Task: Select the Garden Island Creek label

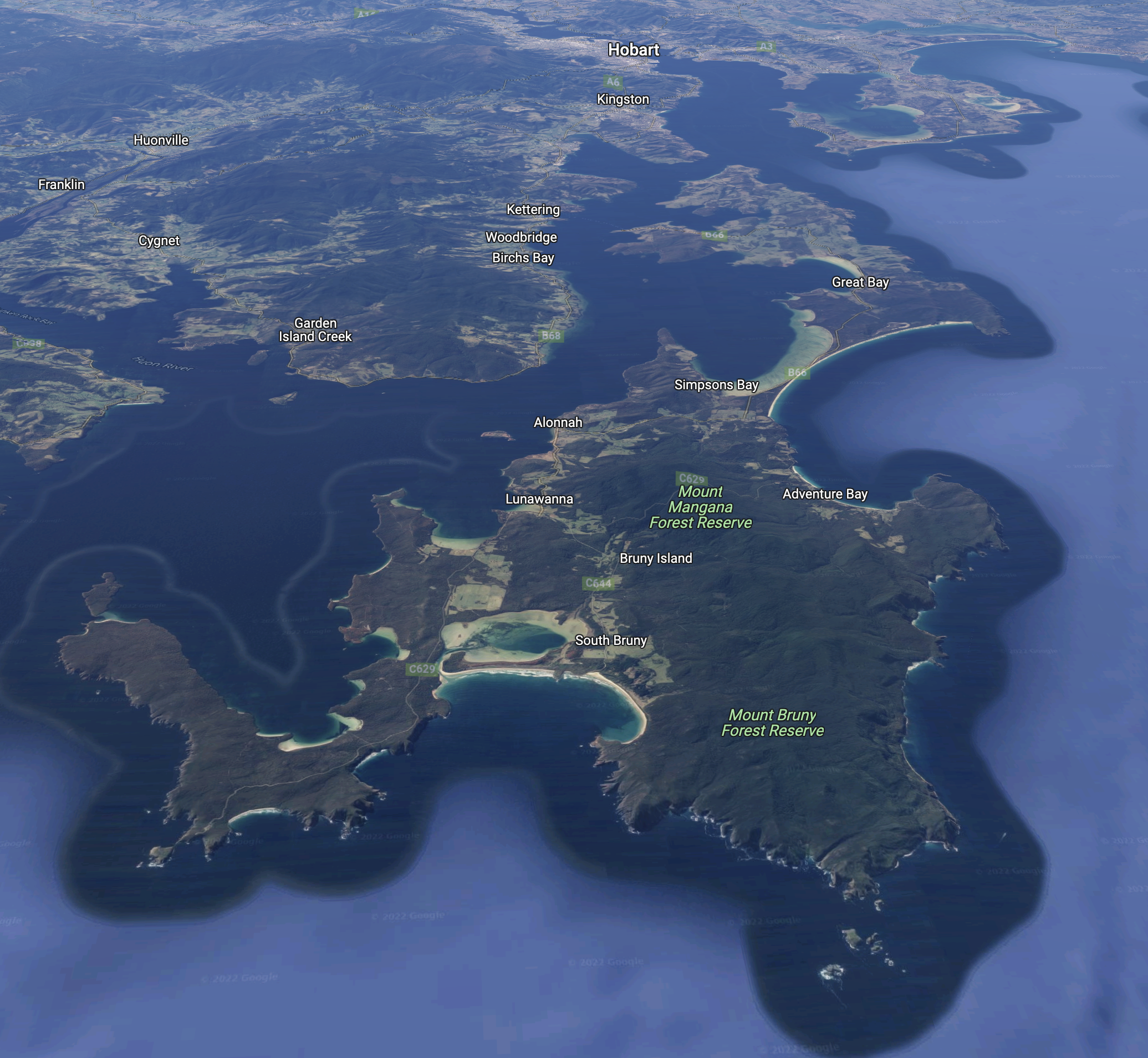Action: pos(315,330)
